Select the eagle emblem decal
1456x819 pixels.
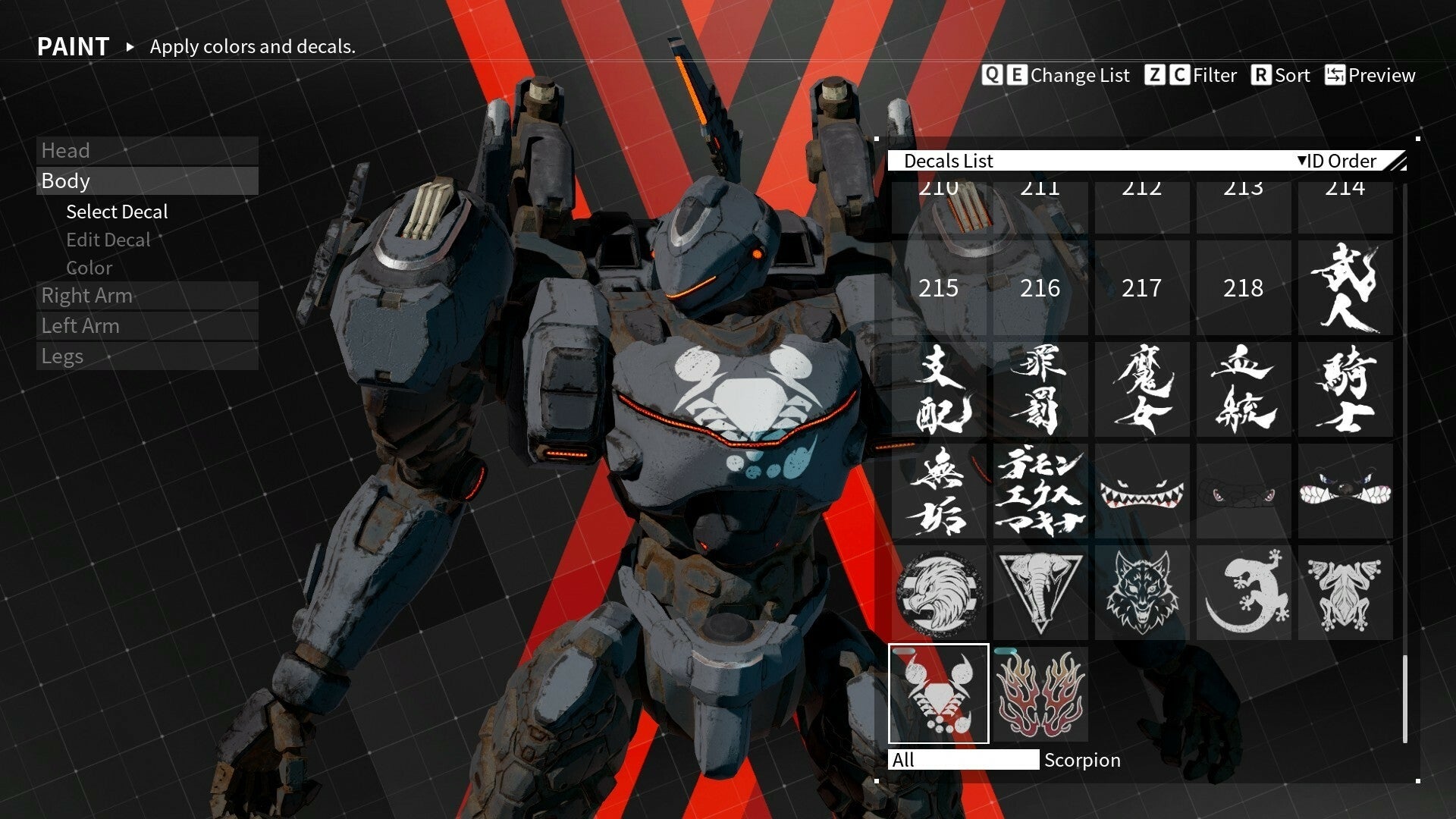click(x=938, y=593)
